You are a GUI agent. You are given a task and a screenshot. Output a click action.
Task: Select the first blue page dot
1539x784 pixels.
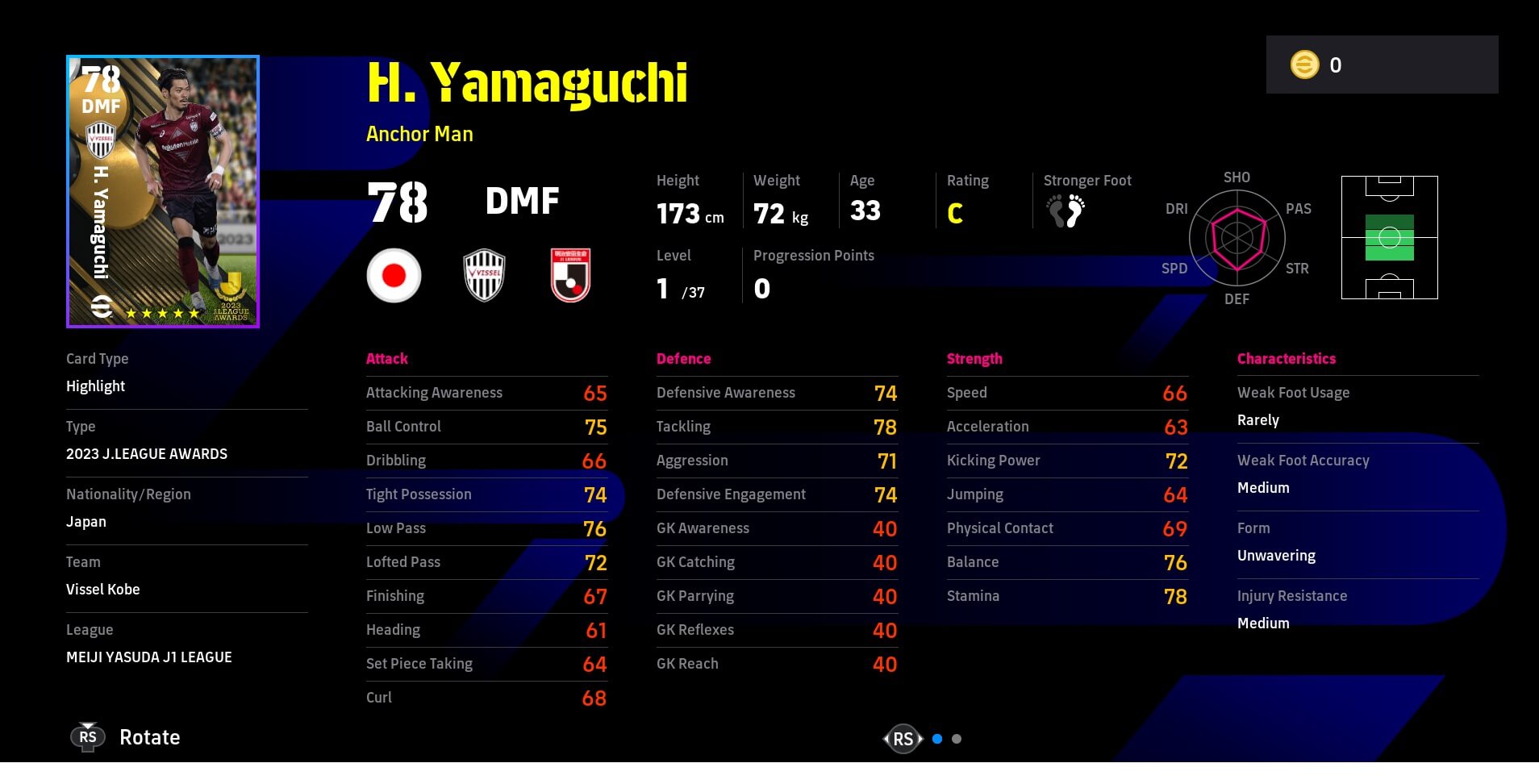(937, 739)
